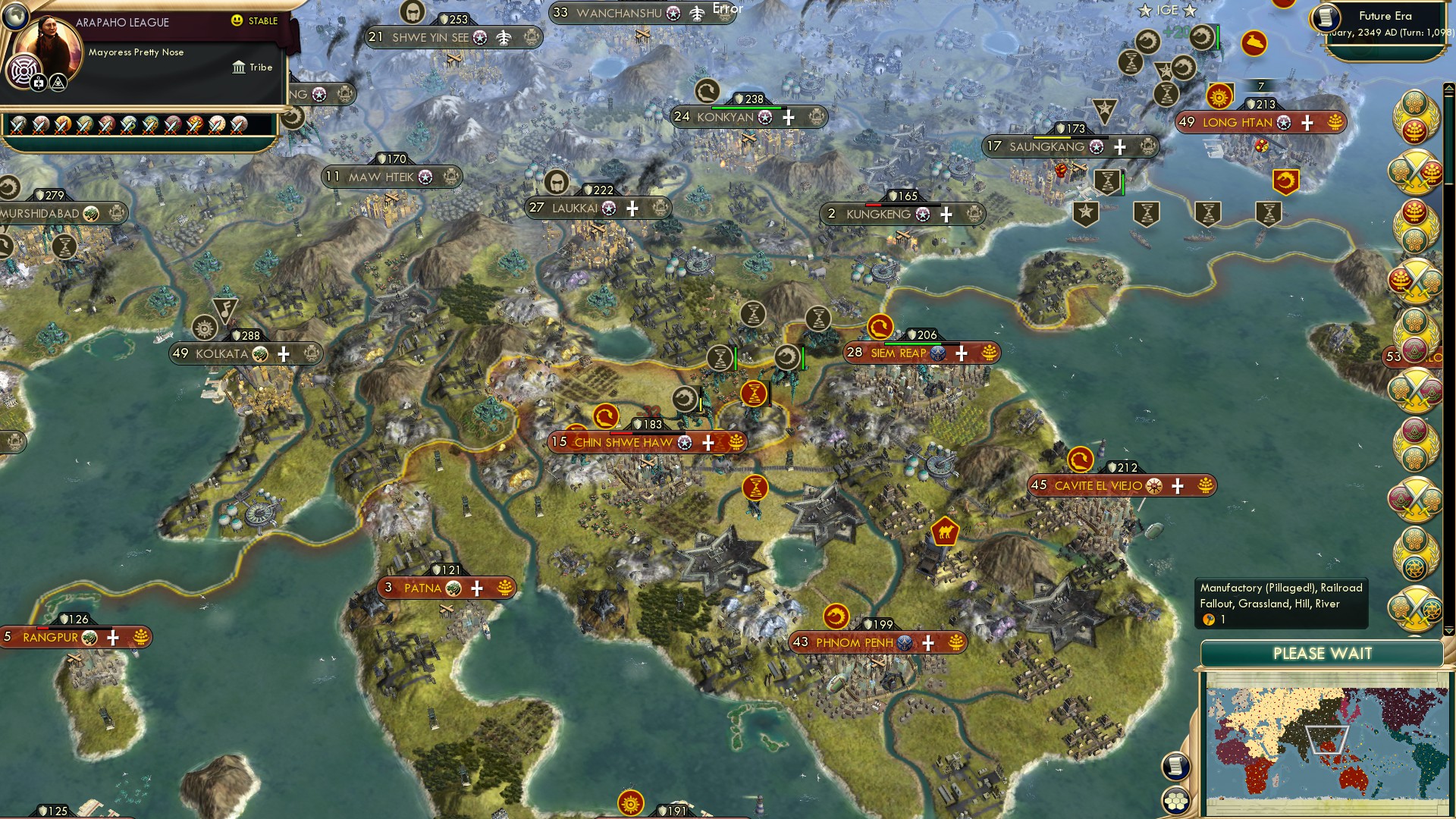The image size is (1456, 819).
Task: Click the espionage eye-pyramid icon near the portrait
Action: pos(58,83)
